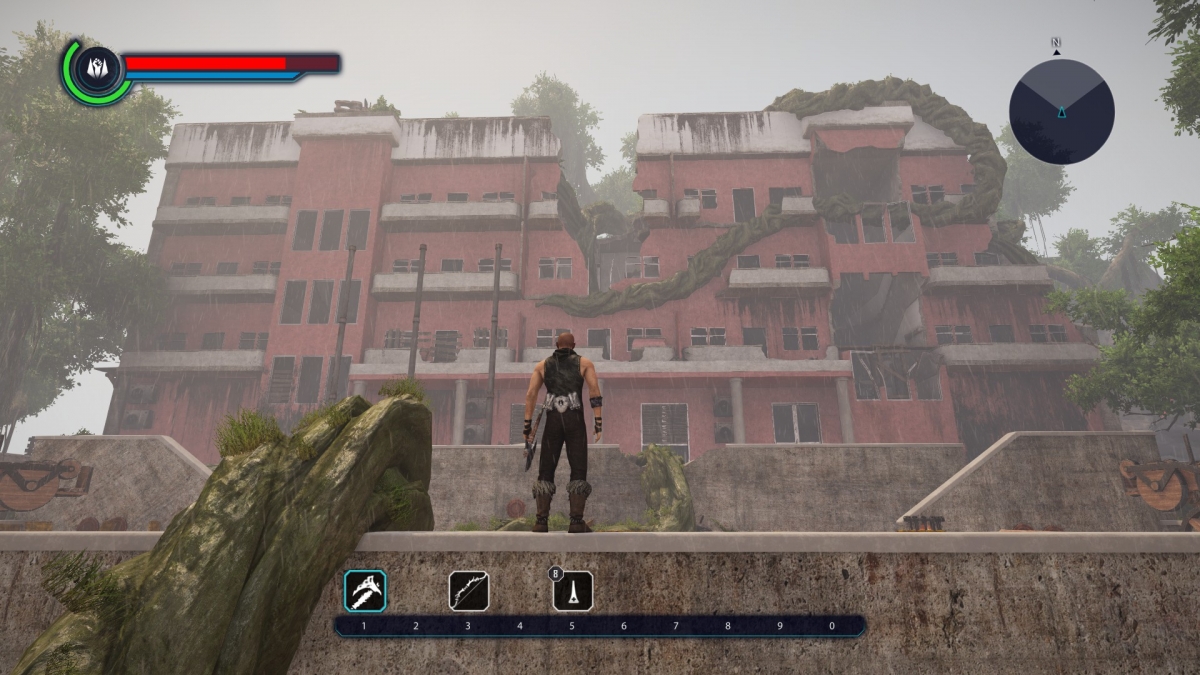Select the jagged axe weapon in hotbar
Image resolution: width=1200 pixels, height=675 pixels.
(x=365, y=591)
